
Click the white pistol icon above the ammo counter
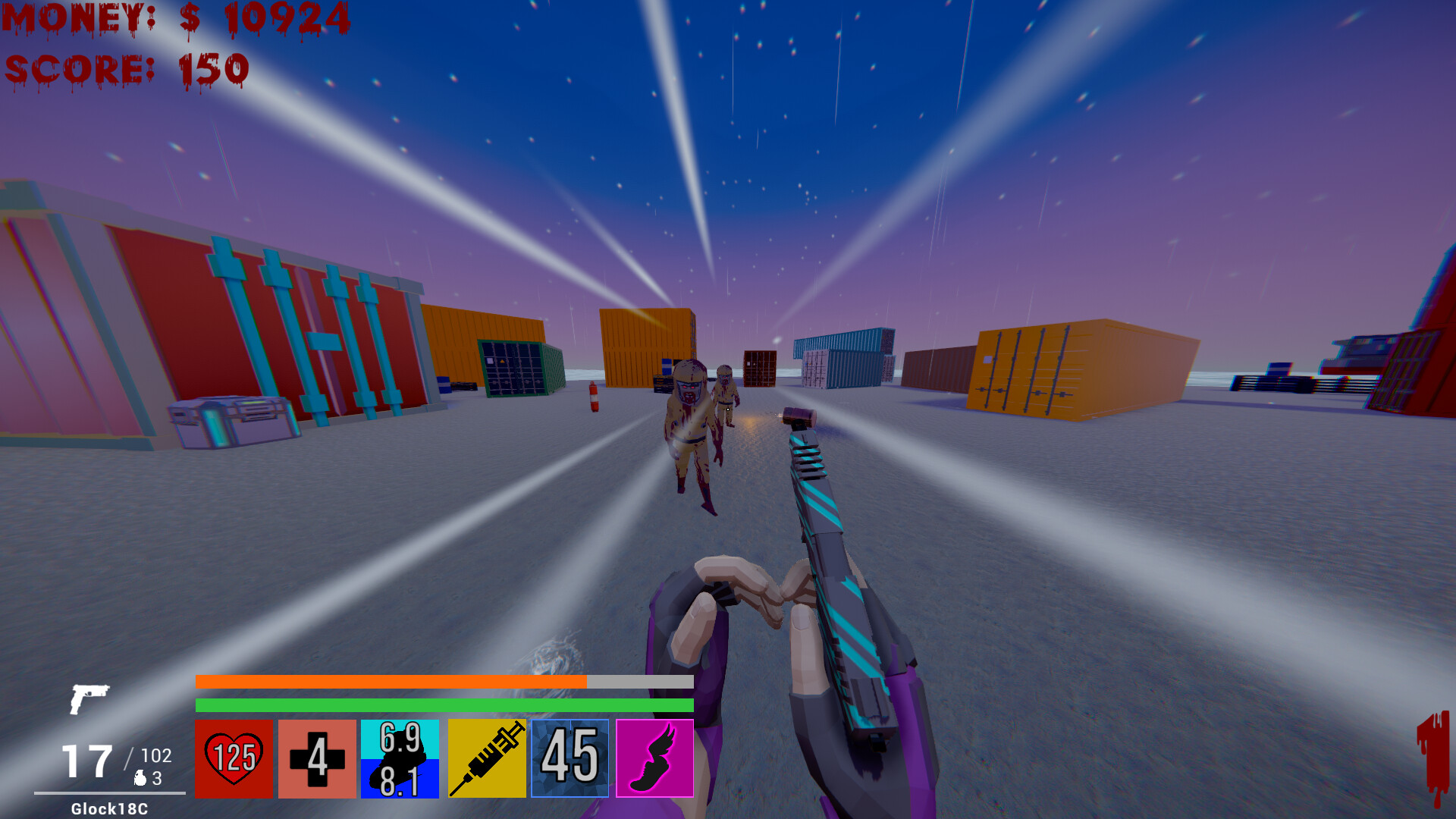tap(91, 699)
